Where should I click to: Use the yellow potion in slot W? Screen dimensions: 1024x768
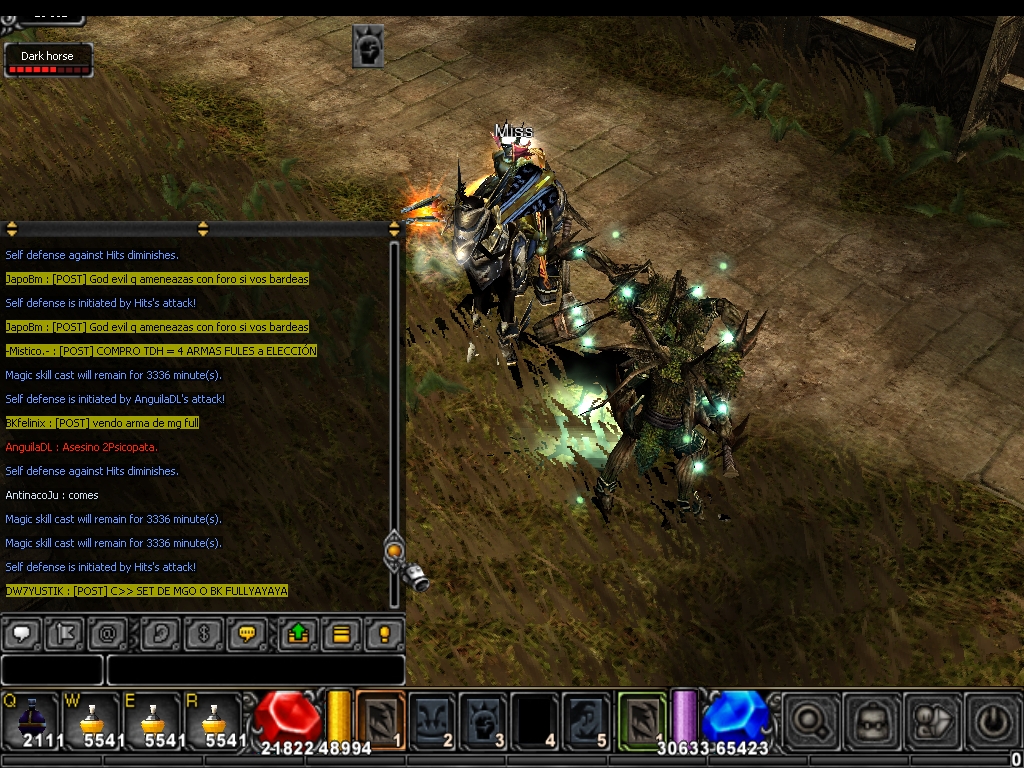(x=92, y=720)
